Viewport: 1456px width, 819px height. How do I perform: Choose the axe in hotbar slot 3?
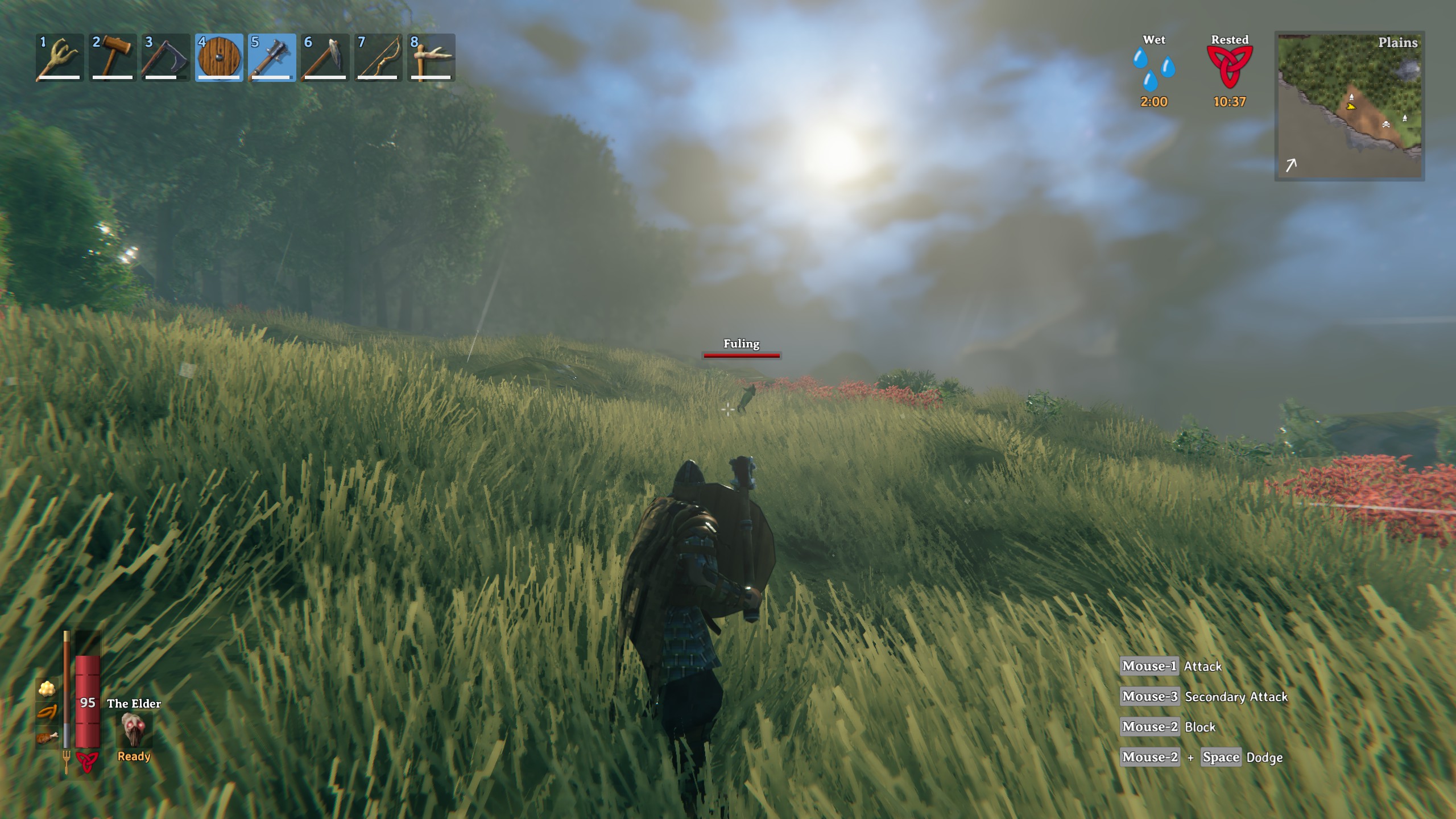pos(166,58)
